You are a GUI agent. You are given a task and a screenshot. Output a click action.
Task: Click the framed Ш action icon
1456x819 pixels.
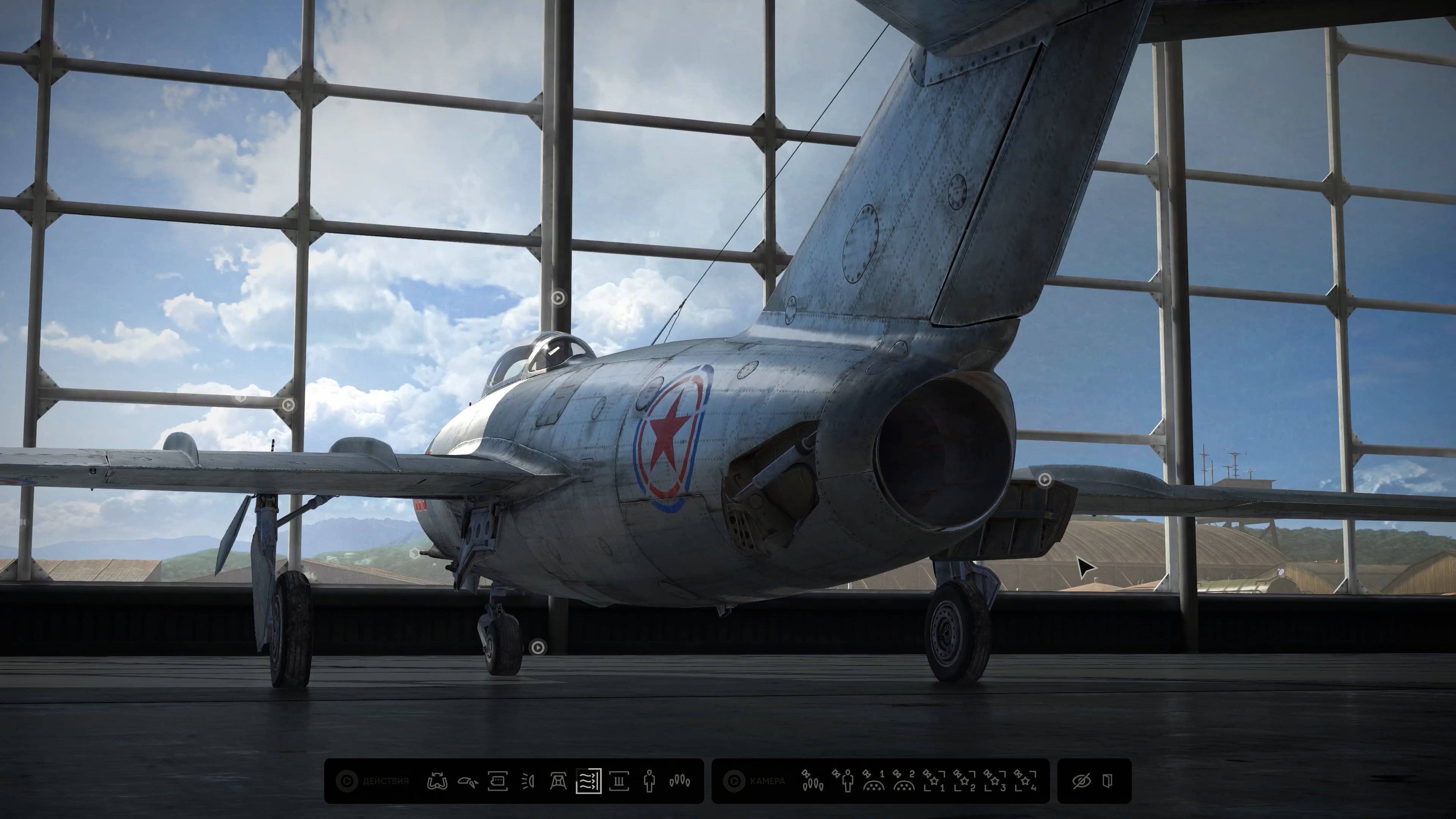619,781
